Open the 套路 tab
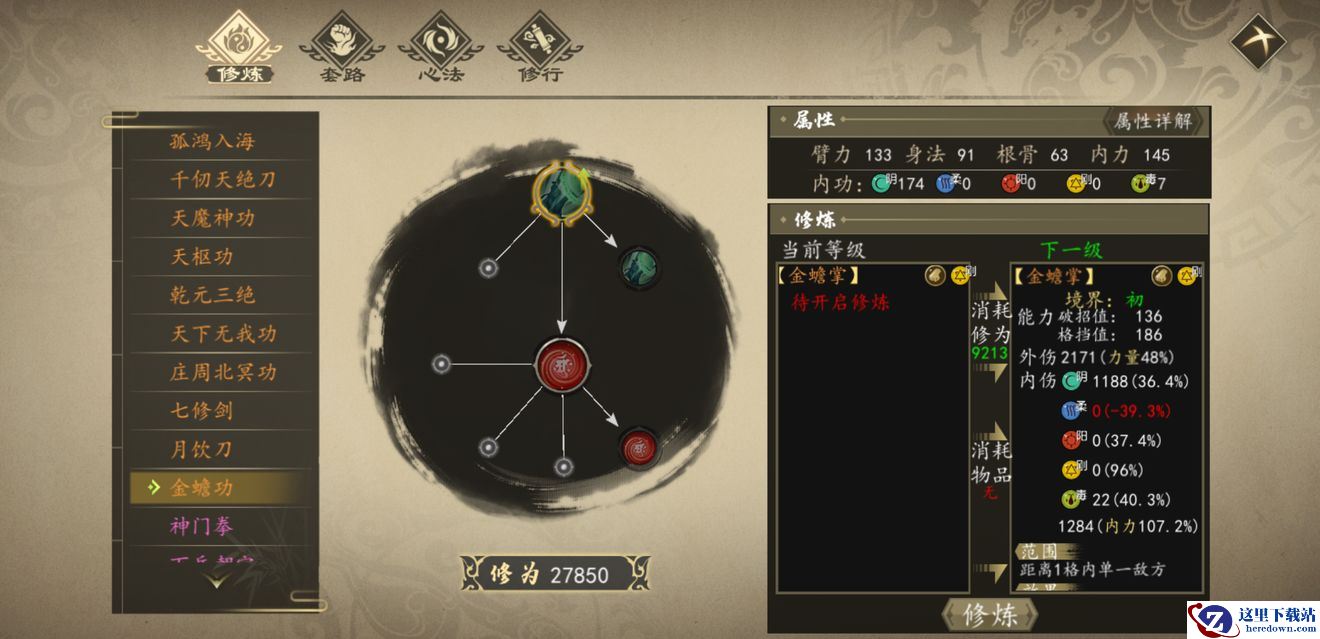The width and height of the screenshot is (1320, 639). pyautogui.click(x=342, y=47)
